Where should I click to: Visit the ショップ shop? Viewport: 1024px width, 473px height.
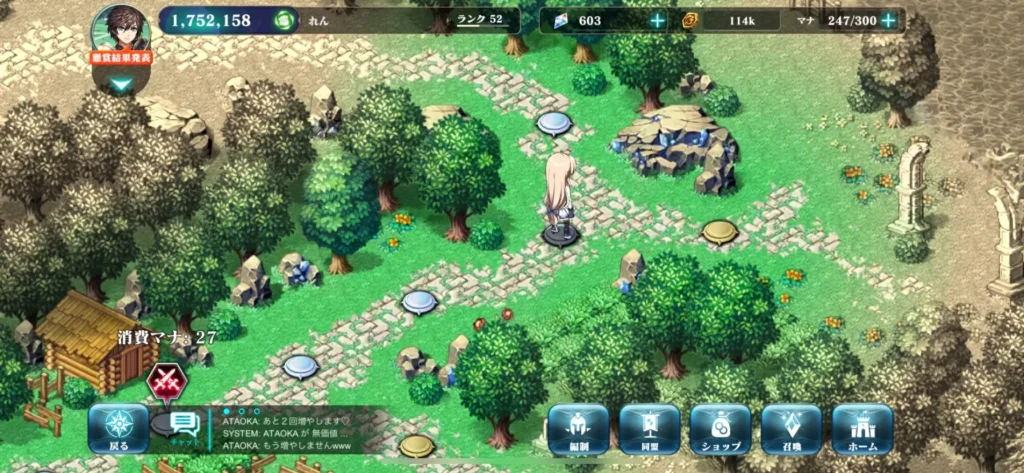(720, 429)
